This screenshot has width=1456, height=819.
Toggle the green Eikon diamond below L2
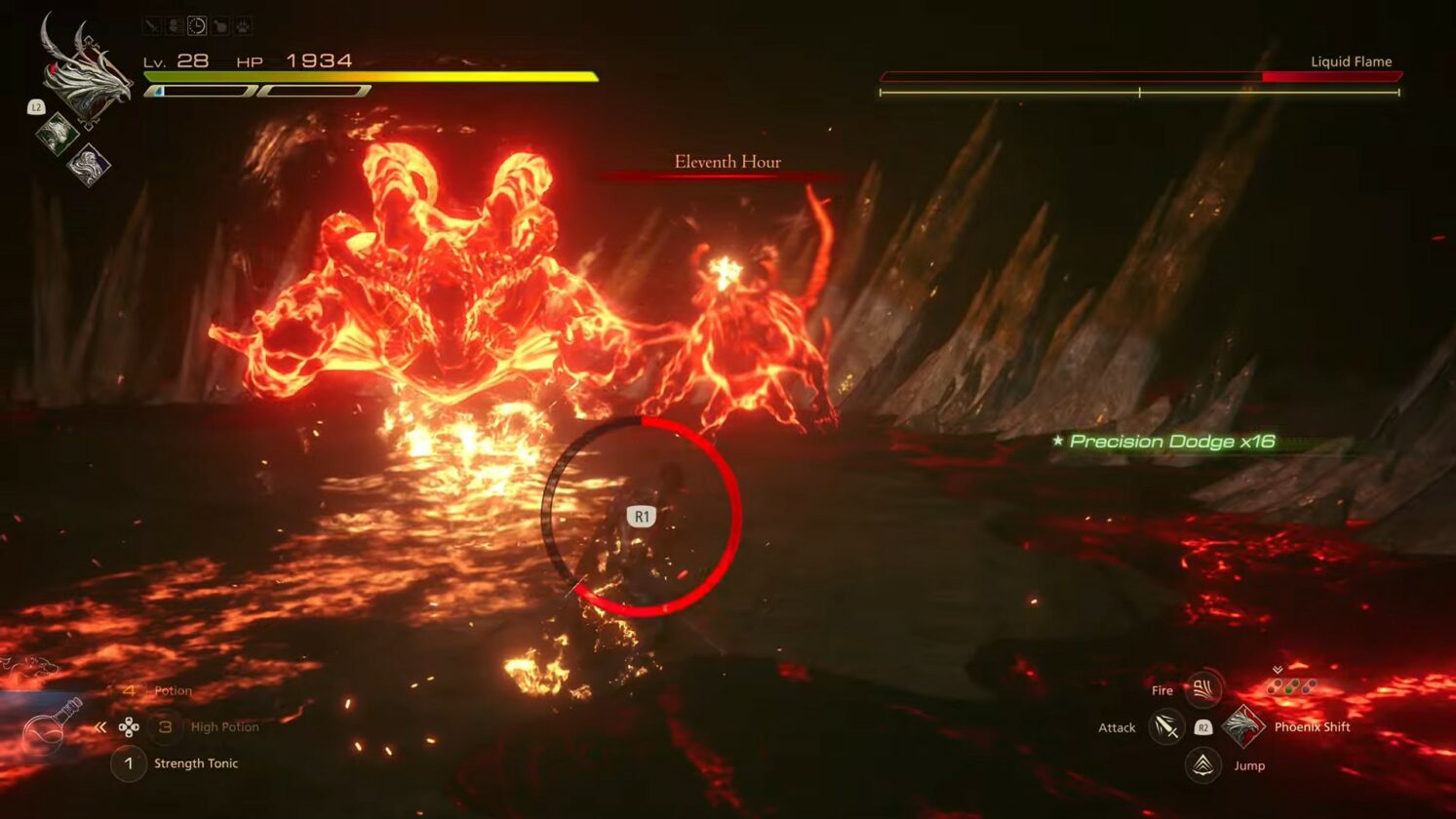tap(58, 132)
